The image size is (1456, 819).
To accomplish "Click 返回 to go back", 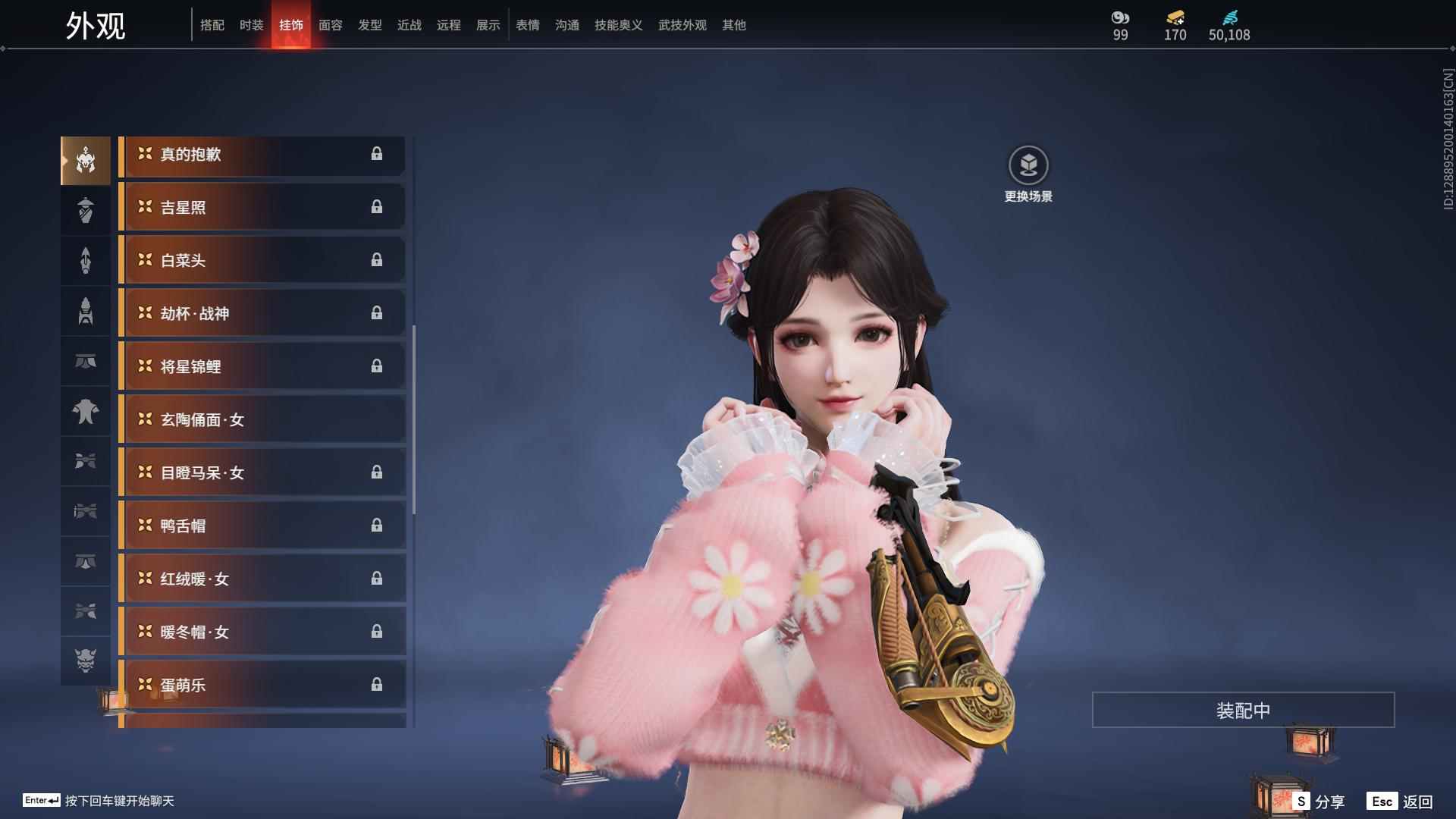I will click(x=1401, y=802).
